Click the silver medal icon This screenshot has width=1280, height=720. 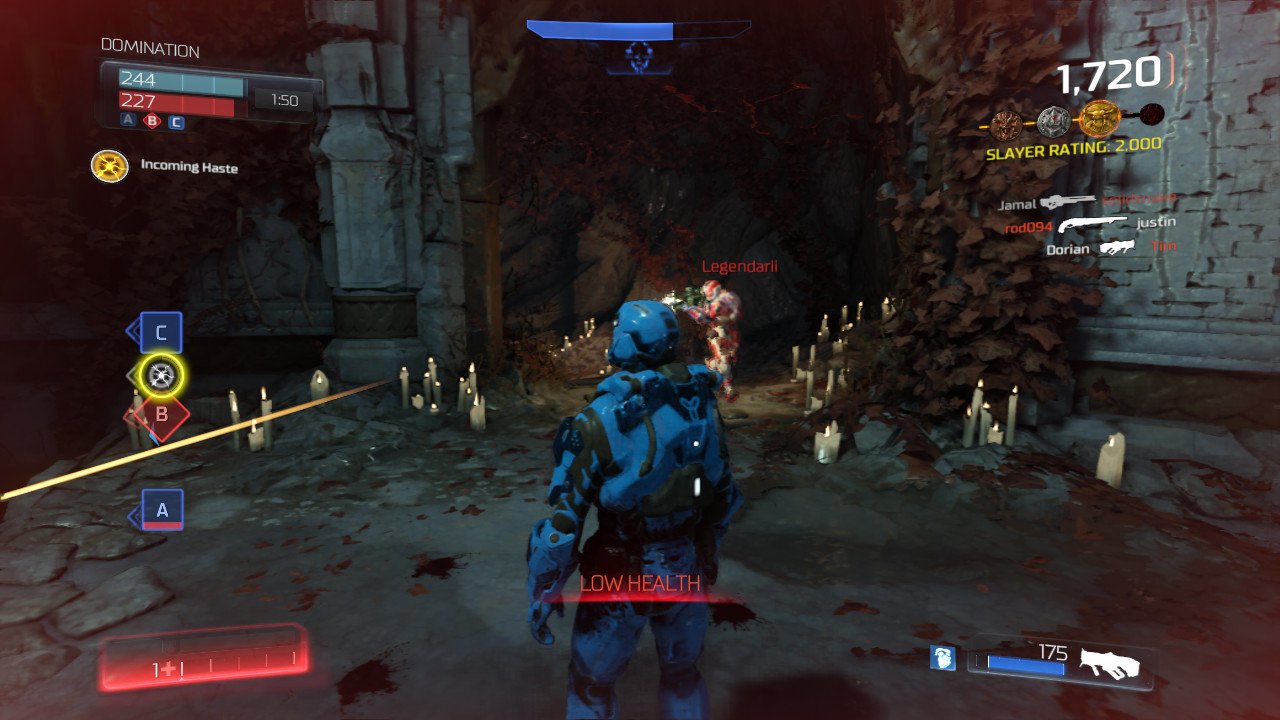pyautogui.click(x=1053, y=122)
